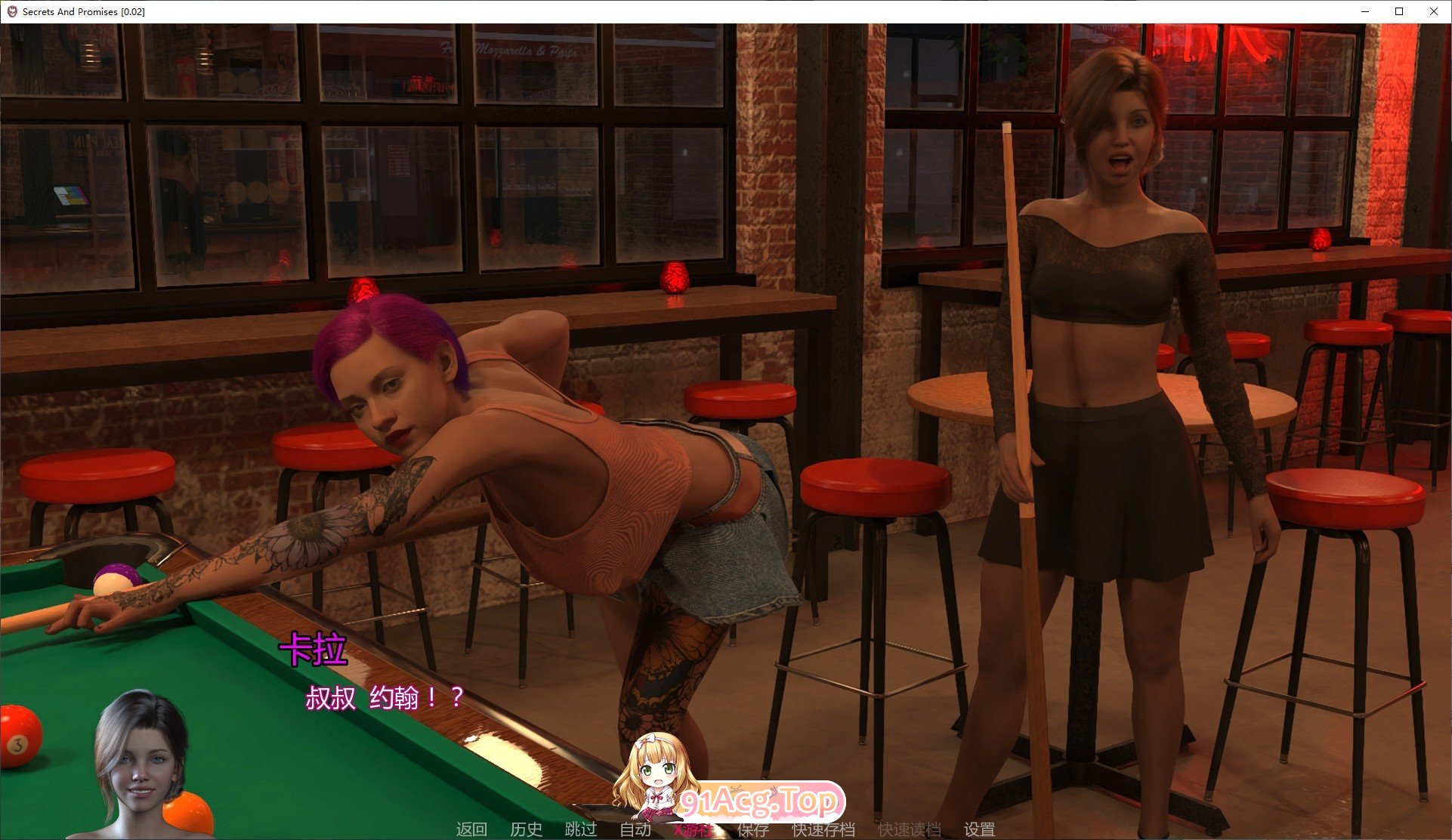Close the Secrets And Promises window
This screenshot has width=1452, height=840.
pyautogui.click(x=1433, y=11)
